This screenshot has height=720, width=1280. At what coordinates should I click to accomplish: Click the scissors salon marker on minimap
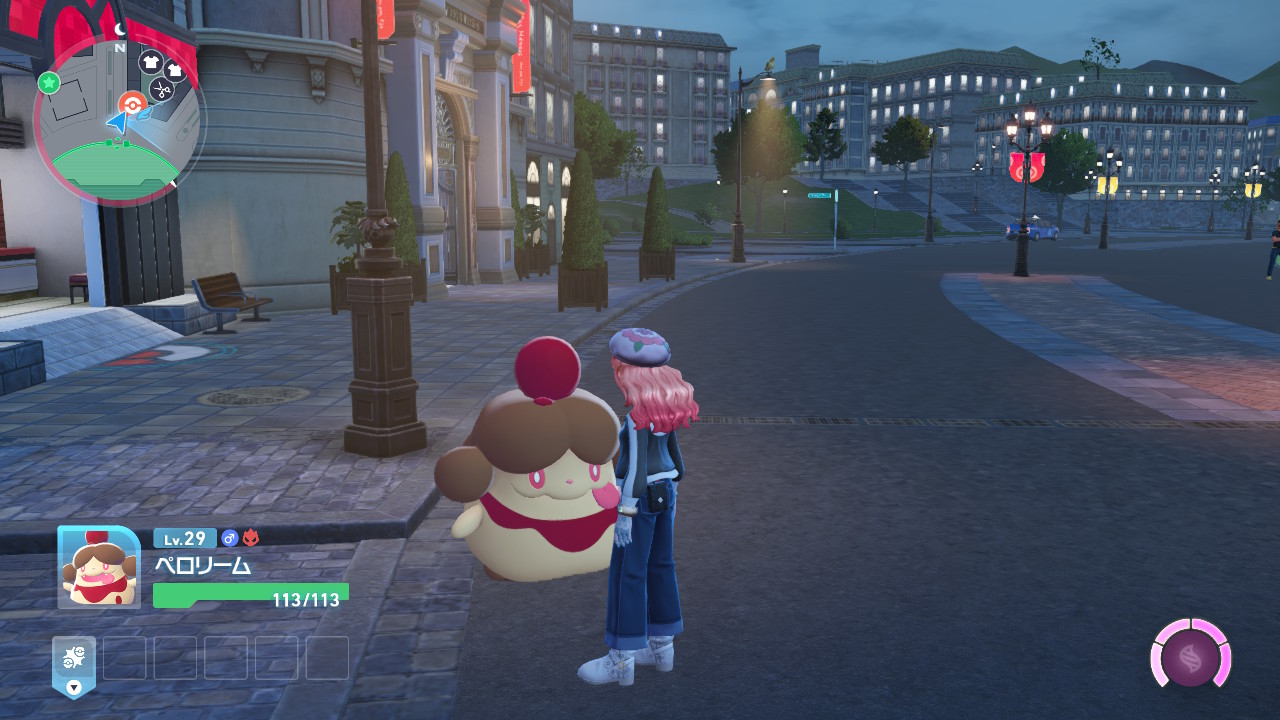[160, 90]
